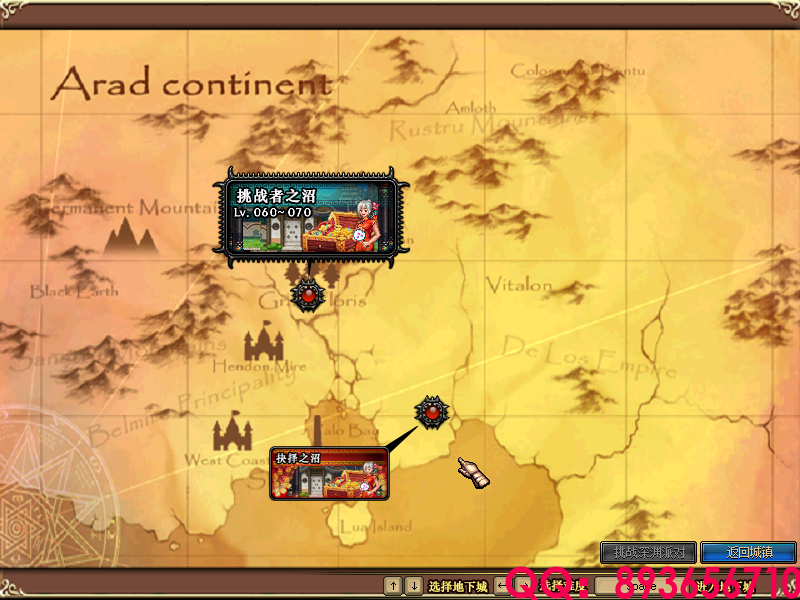Screen dimensions: 800x600
Task: Open the 挑战深渊派对 option
Action: (x=648, y=552)
